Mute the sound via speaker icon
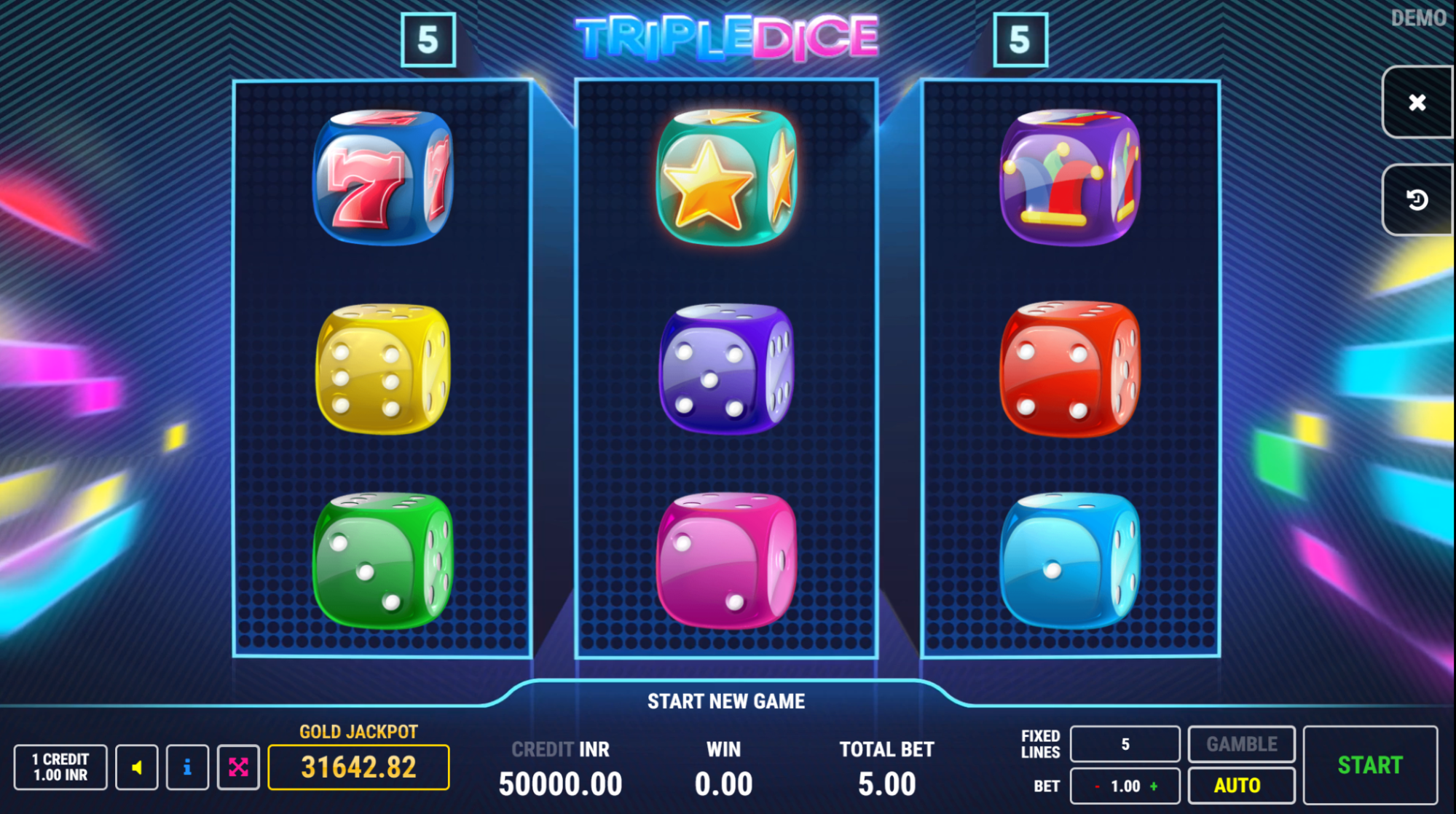Image resolution: width=1456 pixels, height=814 pixels. click(135, 766)
